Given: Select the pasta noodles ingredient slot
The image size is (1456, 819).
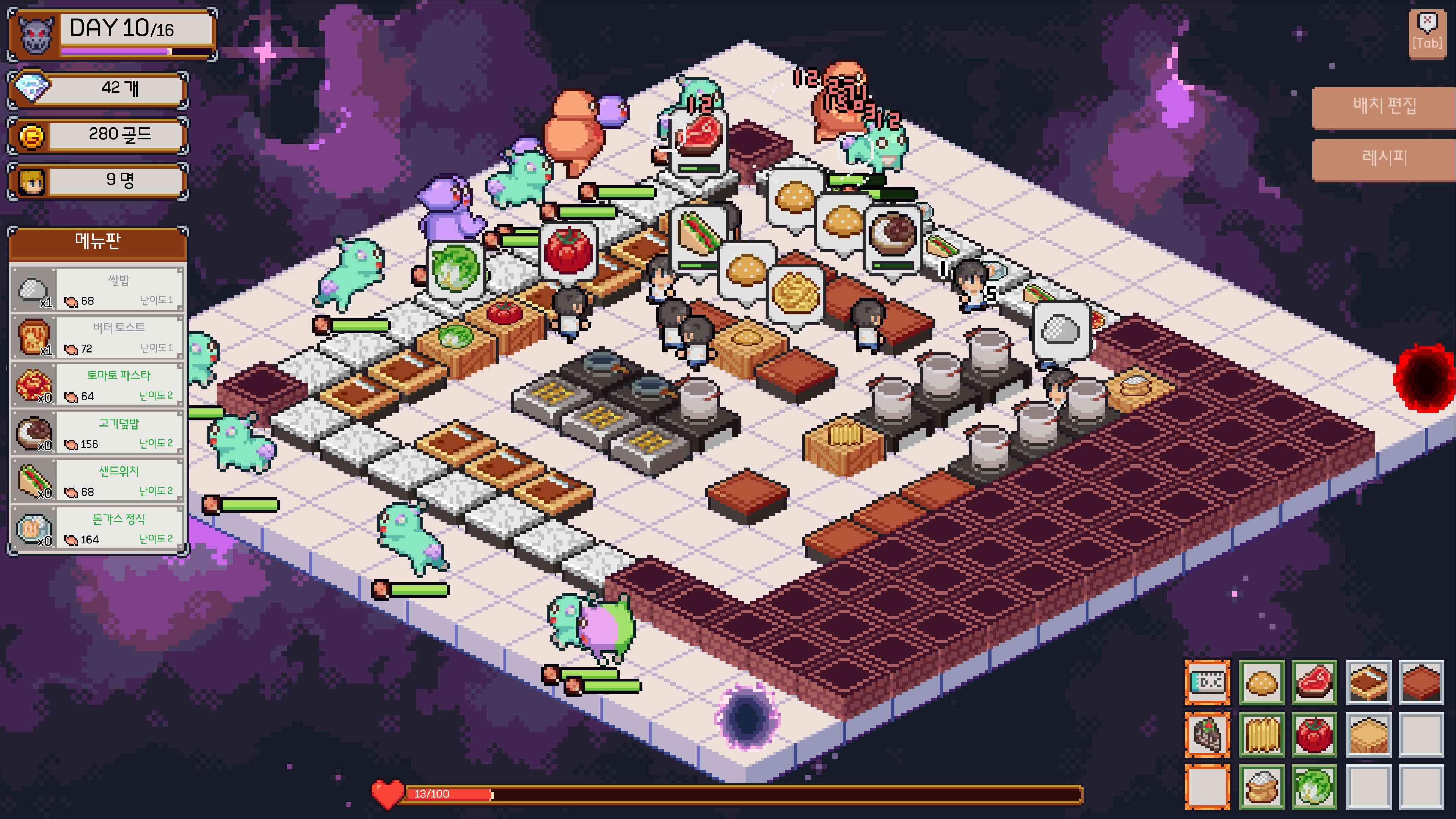Looking at the screenshot, I should (1261, 735).
